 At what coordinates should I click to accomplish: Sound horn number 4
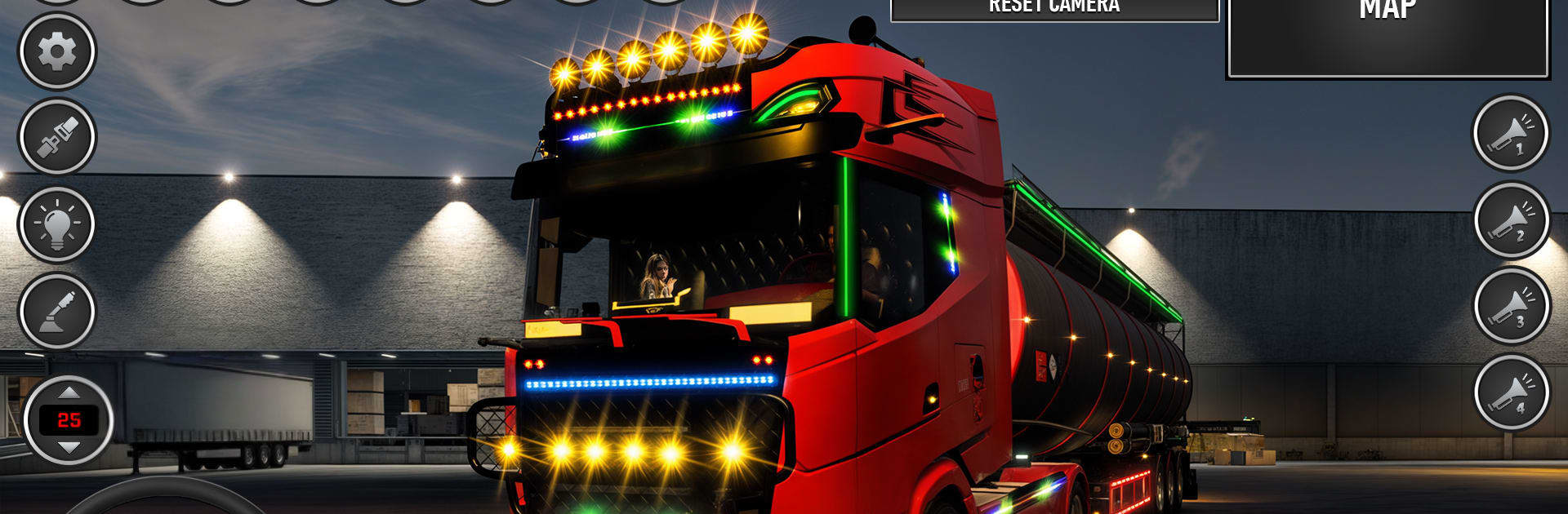1511,392
